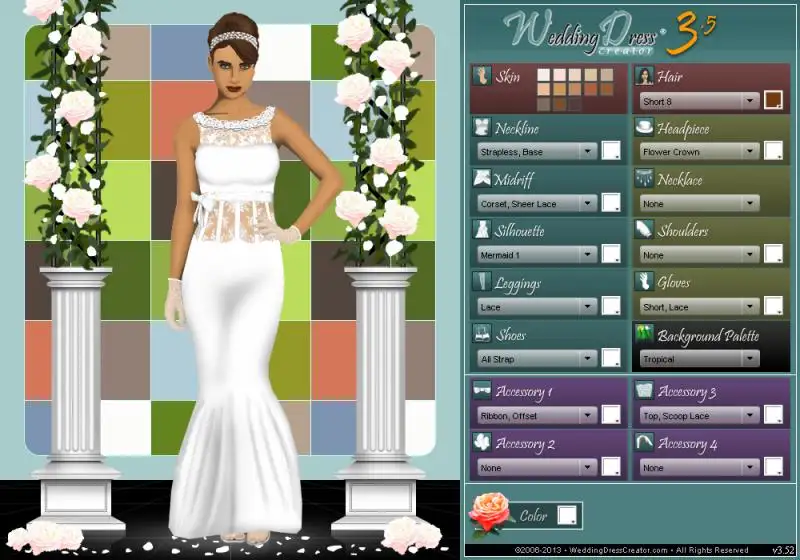Change the Gloves dropdown

click(699, 307)
